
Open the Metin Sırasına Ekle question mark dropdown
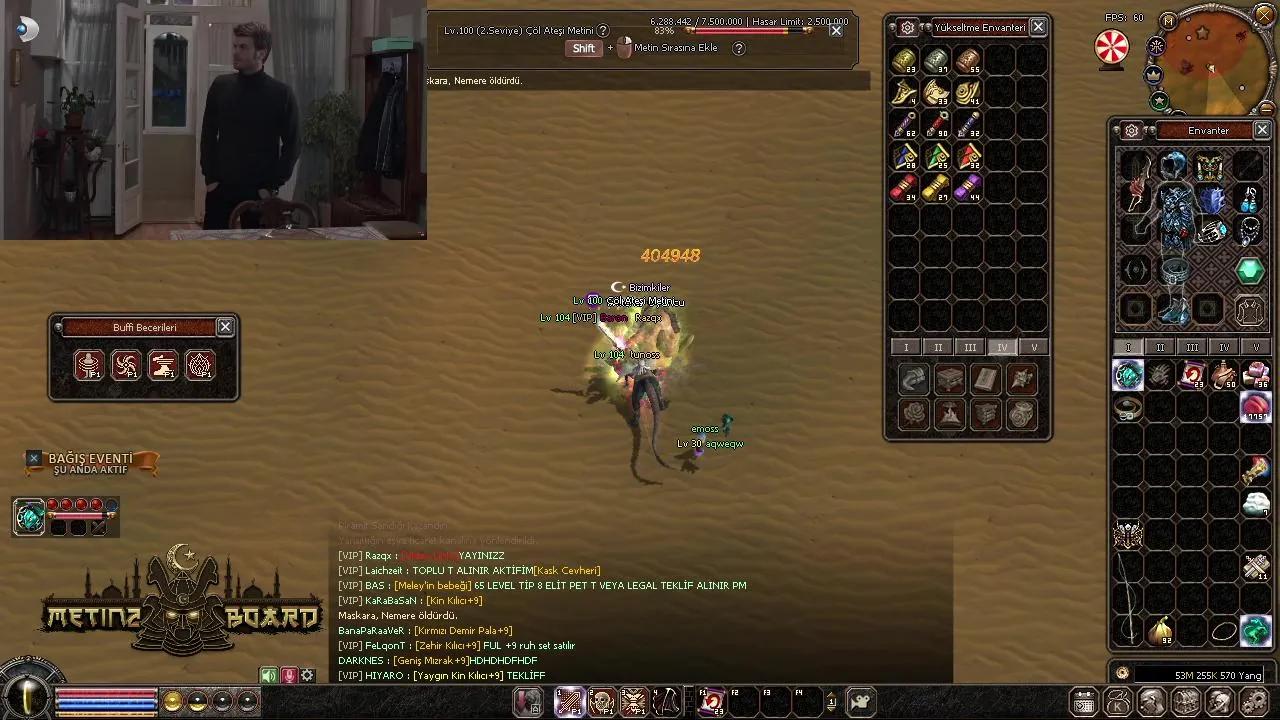(x=738, y=48)
